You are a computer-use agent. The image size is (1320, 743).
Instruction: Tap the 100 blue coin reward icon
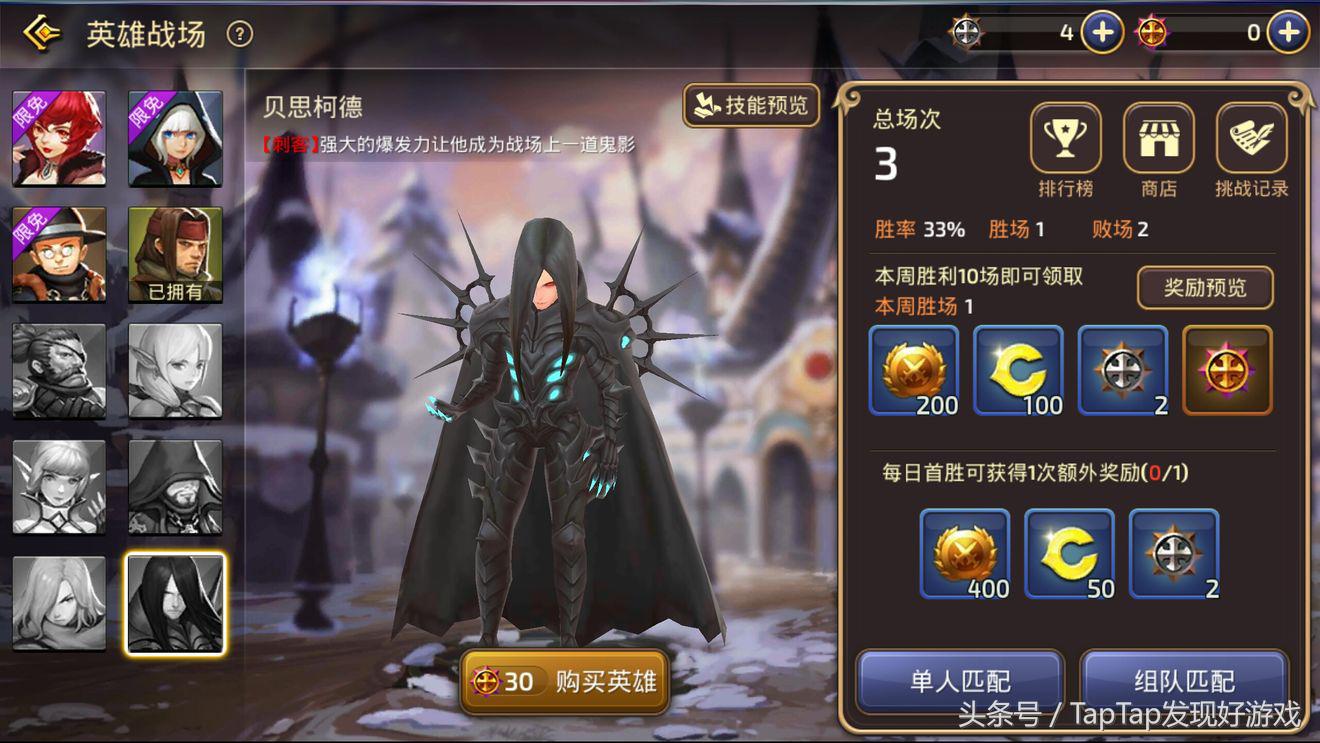(1018, 370)
